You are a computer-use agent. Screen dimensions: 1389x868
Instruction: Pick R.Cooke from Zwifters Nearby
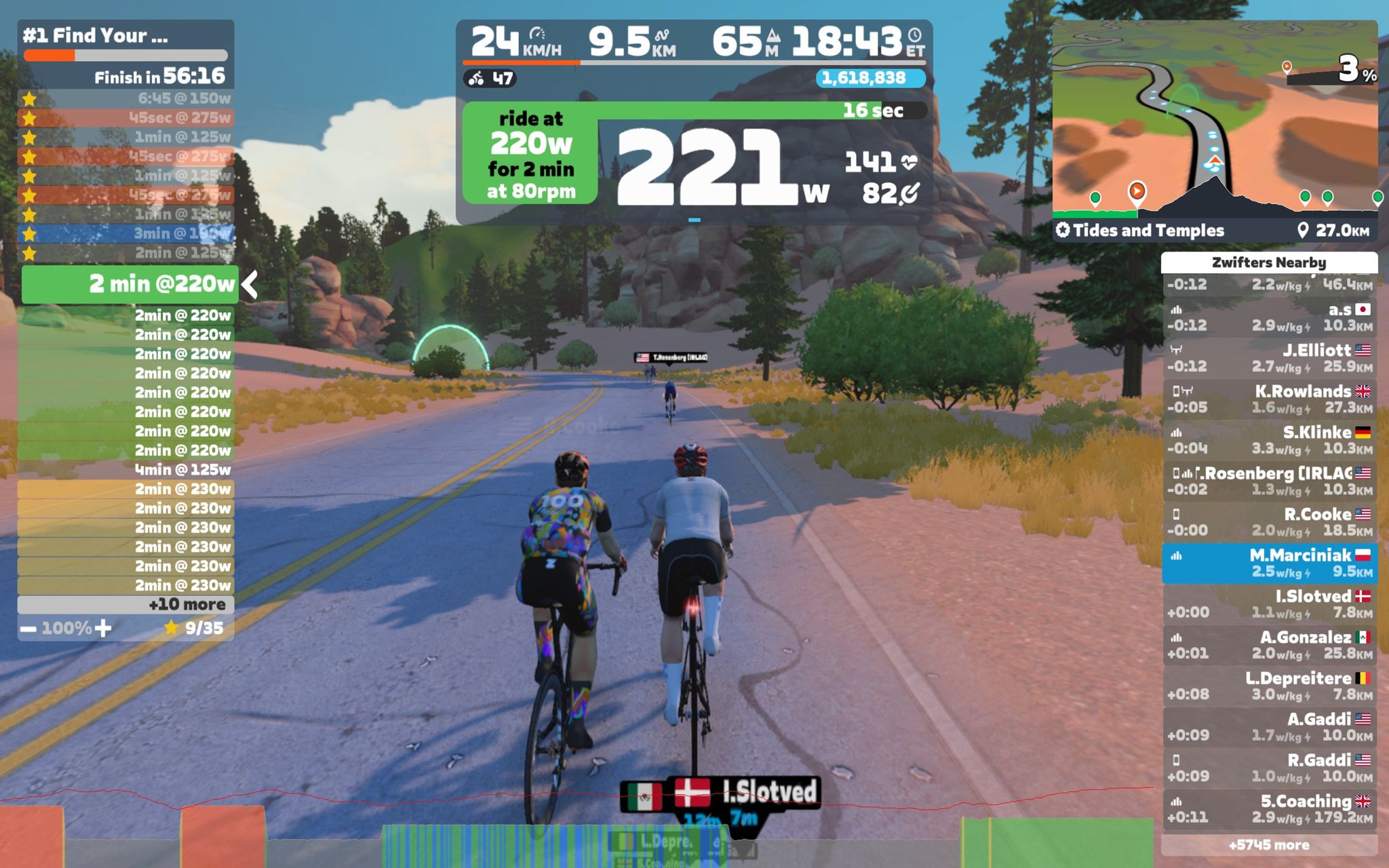click(x=1269, y=522)
